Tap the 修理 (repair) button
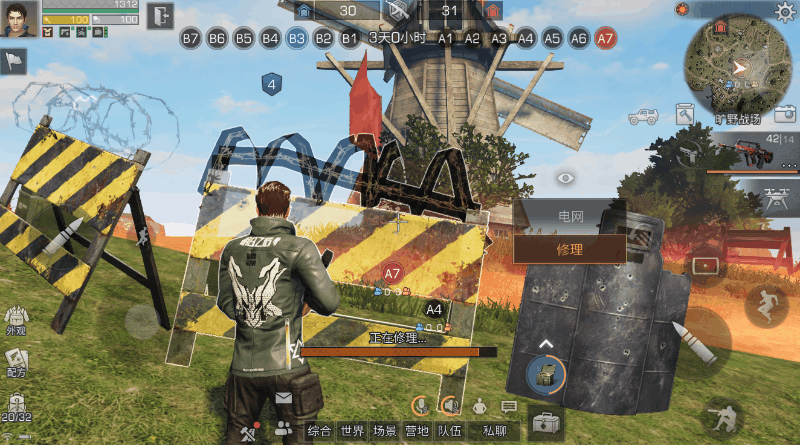The height and width of the screenshot is (445, 800). [569, 249]
